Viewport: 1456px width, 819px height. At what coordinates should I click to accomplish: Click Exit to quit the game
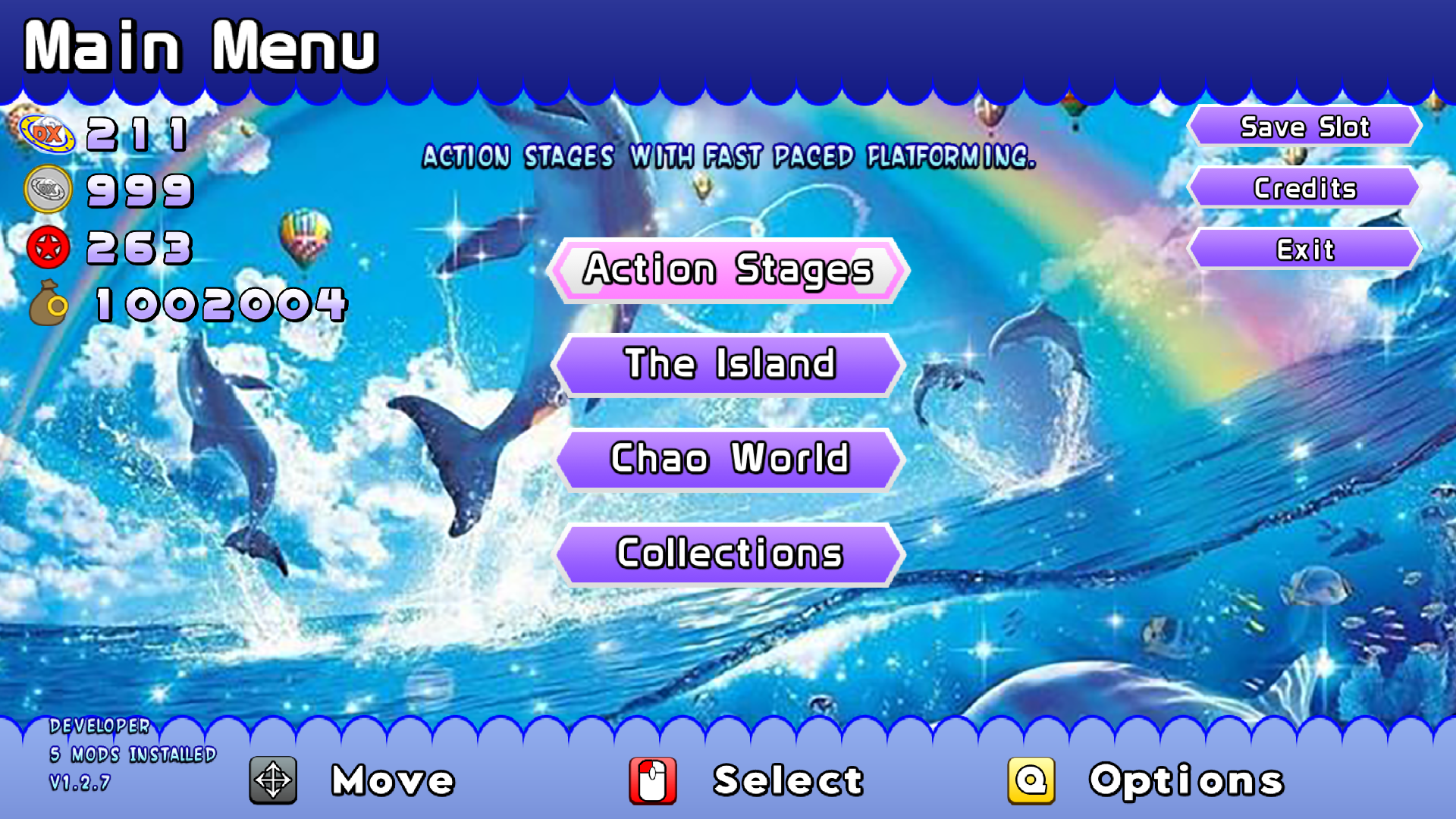pyautogui.click(x=1304, y=249)
